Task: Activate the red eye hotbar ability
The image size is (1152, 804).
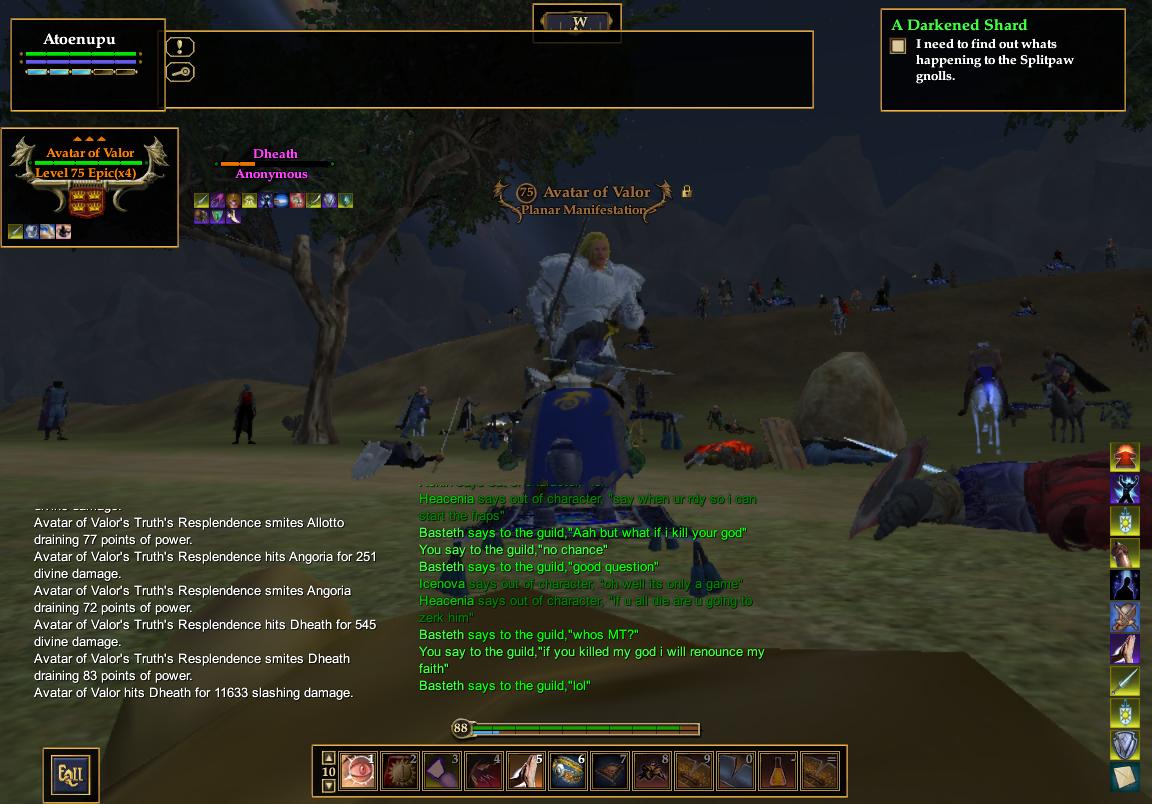Action: tap(357, 772)
